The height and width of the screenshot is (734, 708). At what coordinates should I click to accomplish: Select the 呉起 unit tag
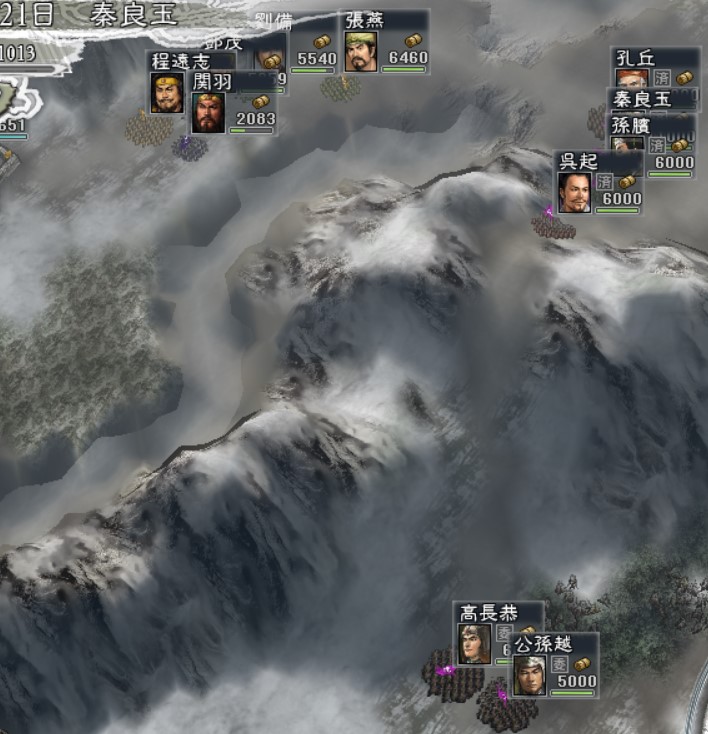coord(598,182)
